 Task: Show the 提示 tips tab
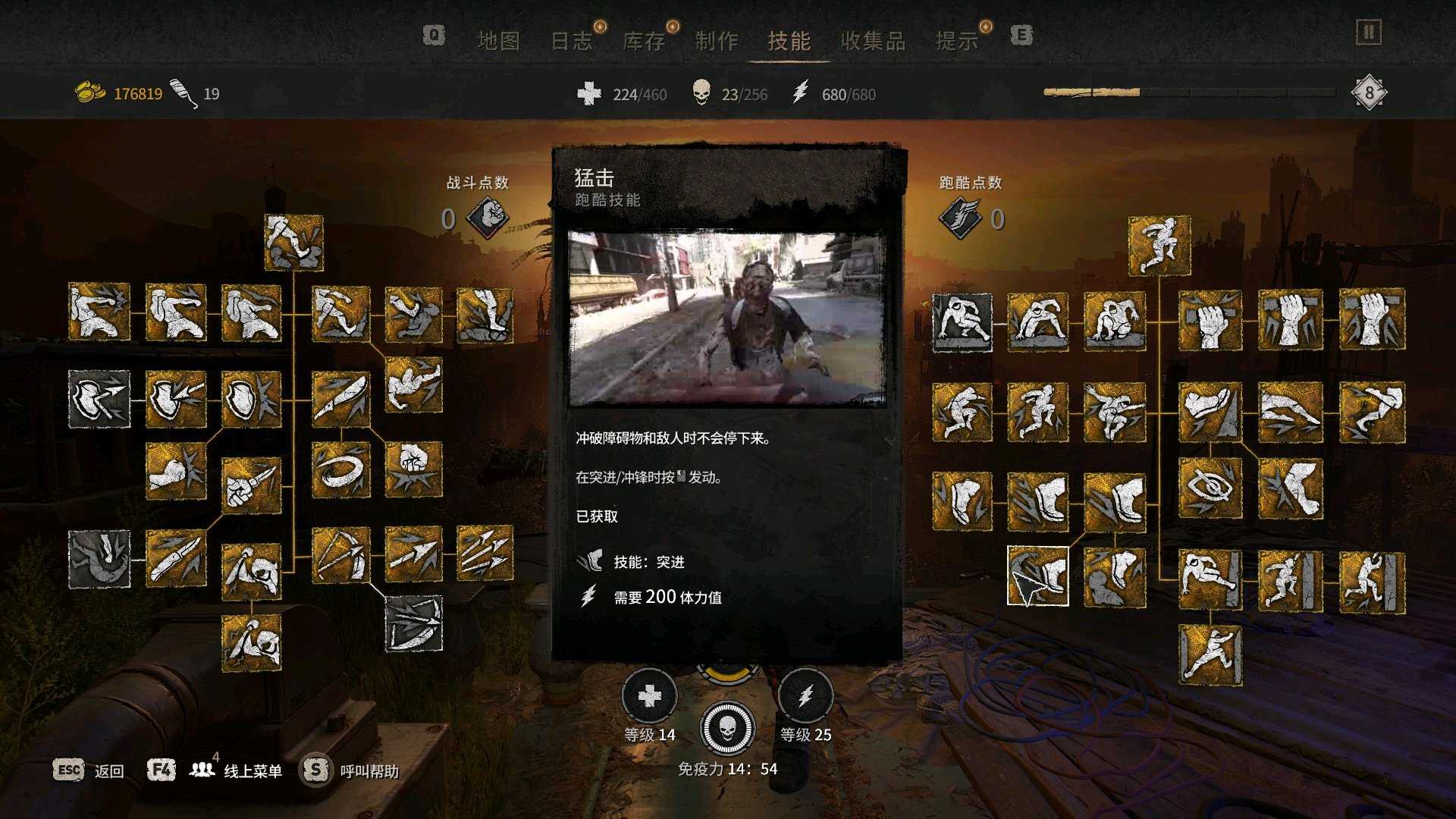[x=957, y=41]
